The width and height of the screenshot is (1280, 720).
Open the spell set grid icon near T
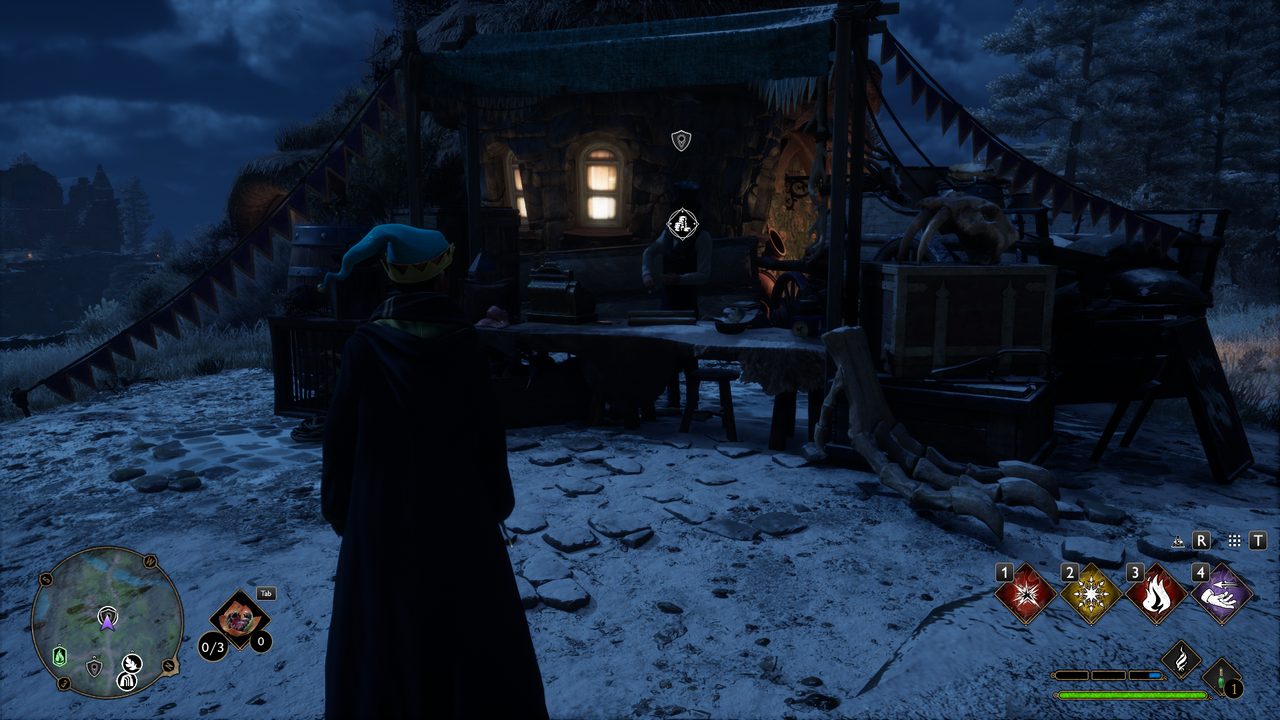[x=1234, y=541]
